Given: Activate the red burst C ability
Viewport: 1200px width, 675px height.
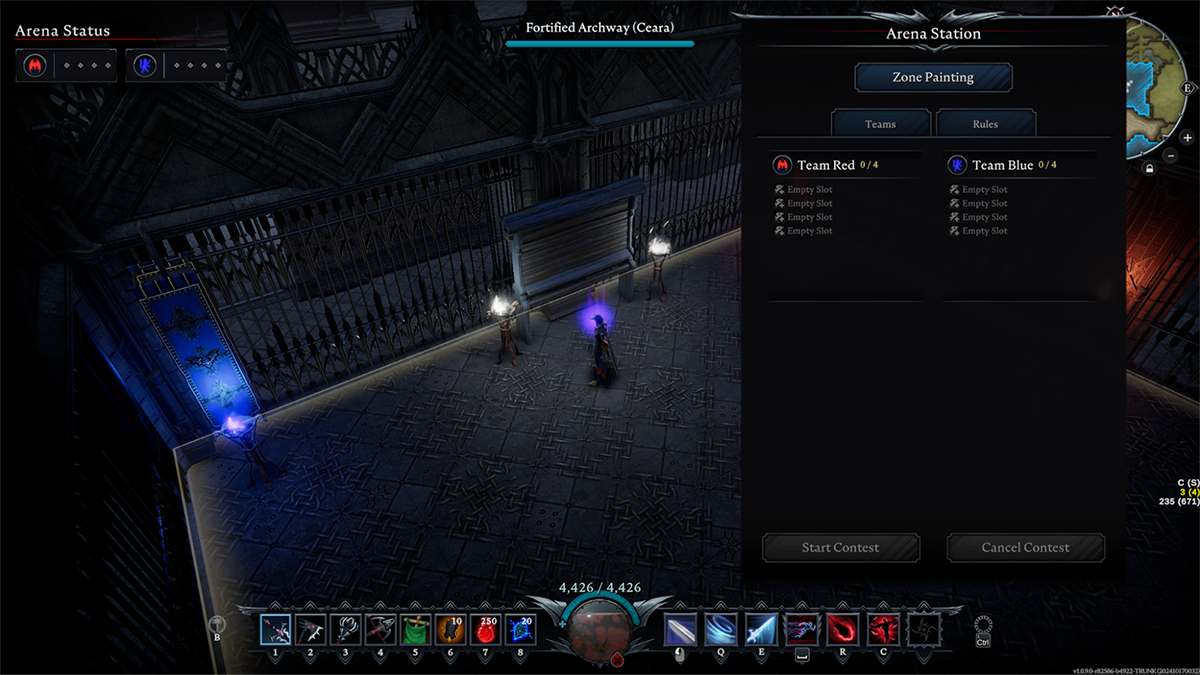Looking at the screenshot, I should [x=883, y=630].
